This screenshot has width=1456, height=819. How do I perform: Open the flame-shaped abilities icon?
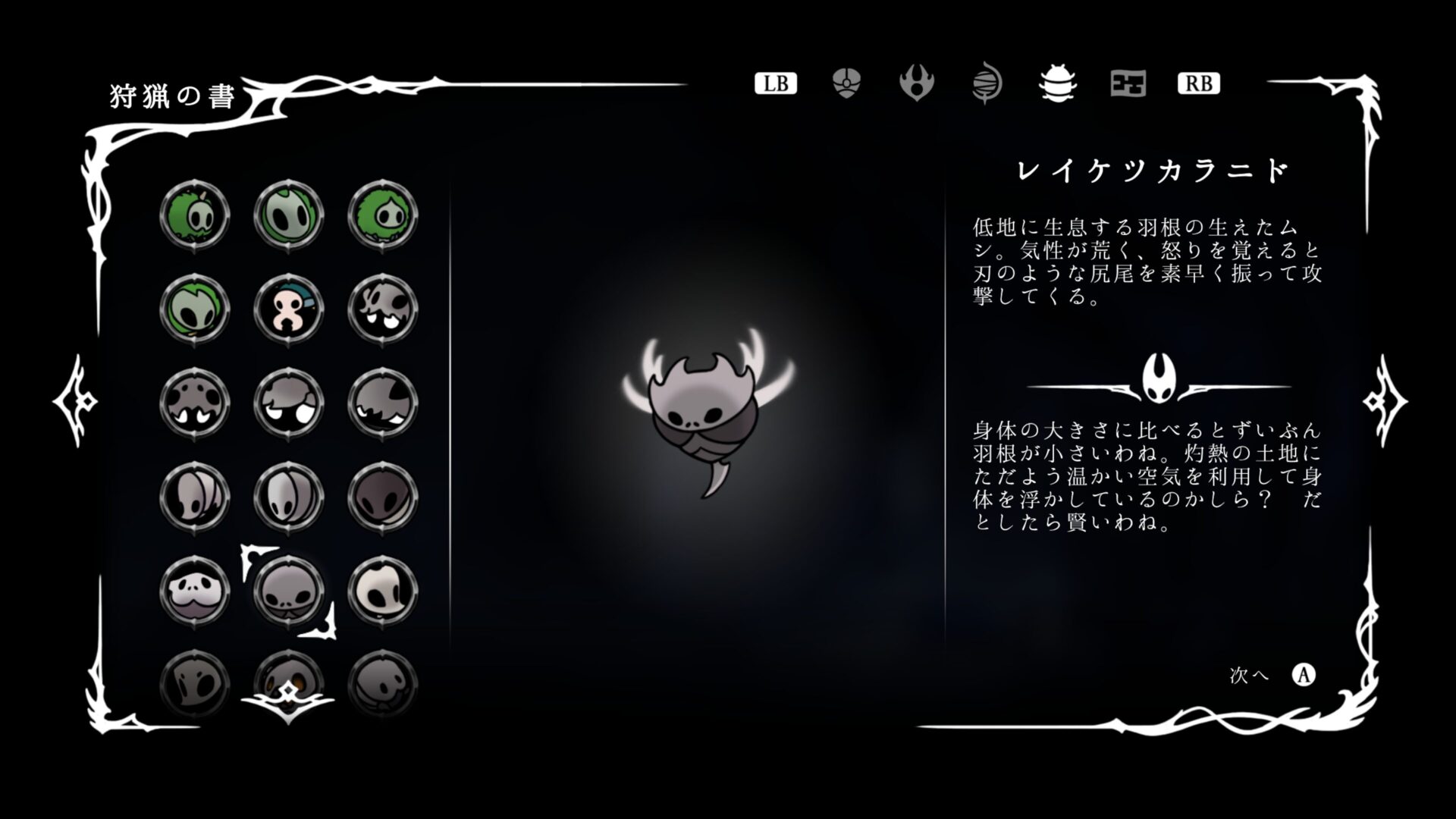pos(916,84)
